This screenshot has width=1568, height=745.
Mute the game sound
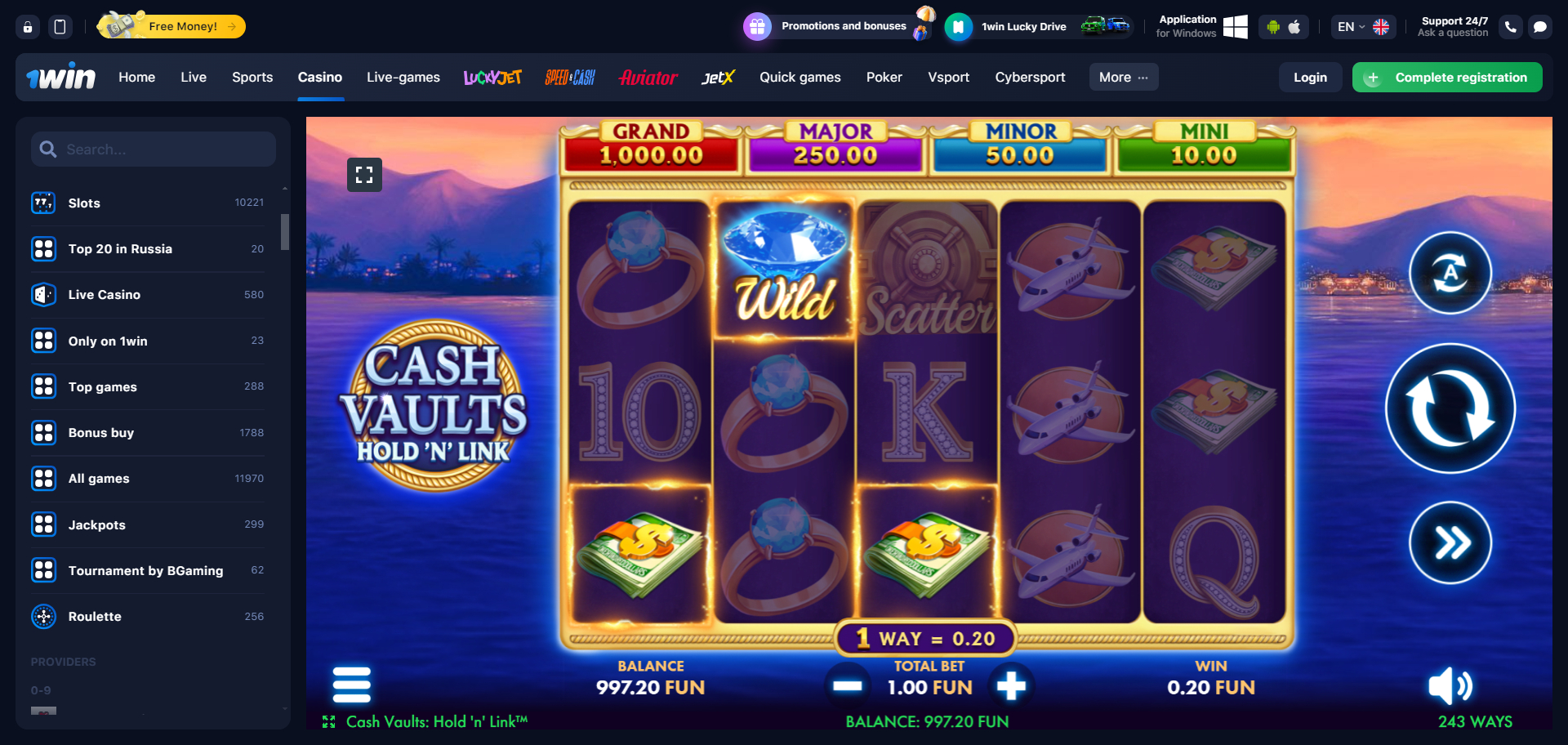point(1450,687)
